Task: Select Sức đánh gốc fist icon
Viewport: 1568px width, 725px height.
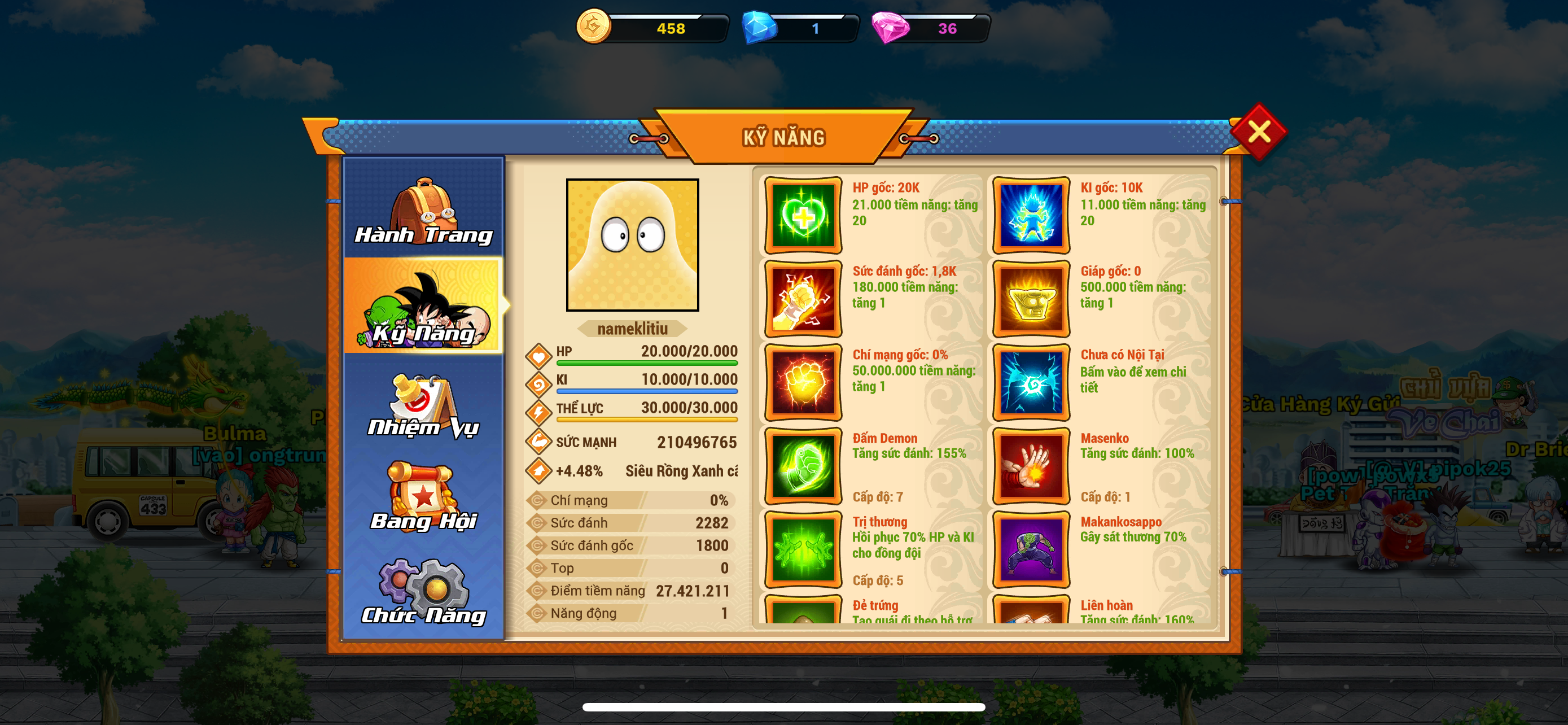Action: point(803,299)
